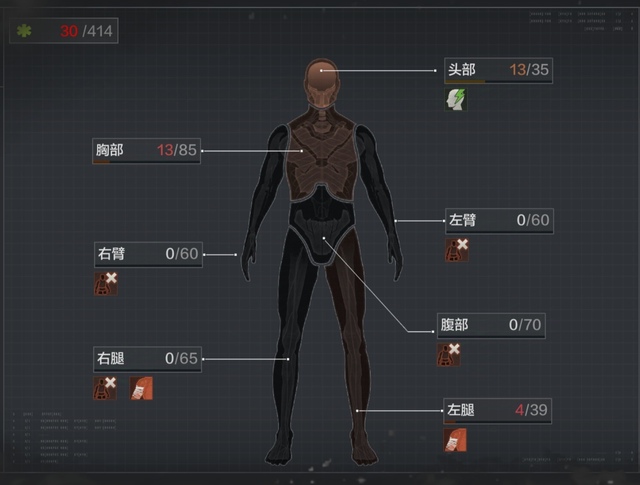This screenshot has height=485, width=640.
Task: Click the destroyed-limb icon under 左臂
Action: pos(457,249)
